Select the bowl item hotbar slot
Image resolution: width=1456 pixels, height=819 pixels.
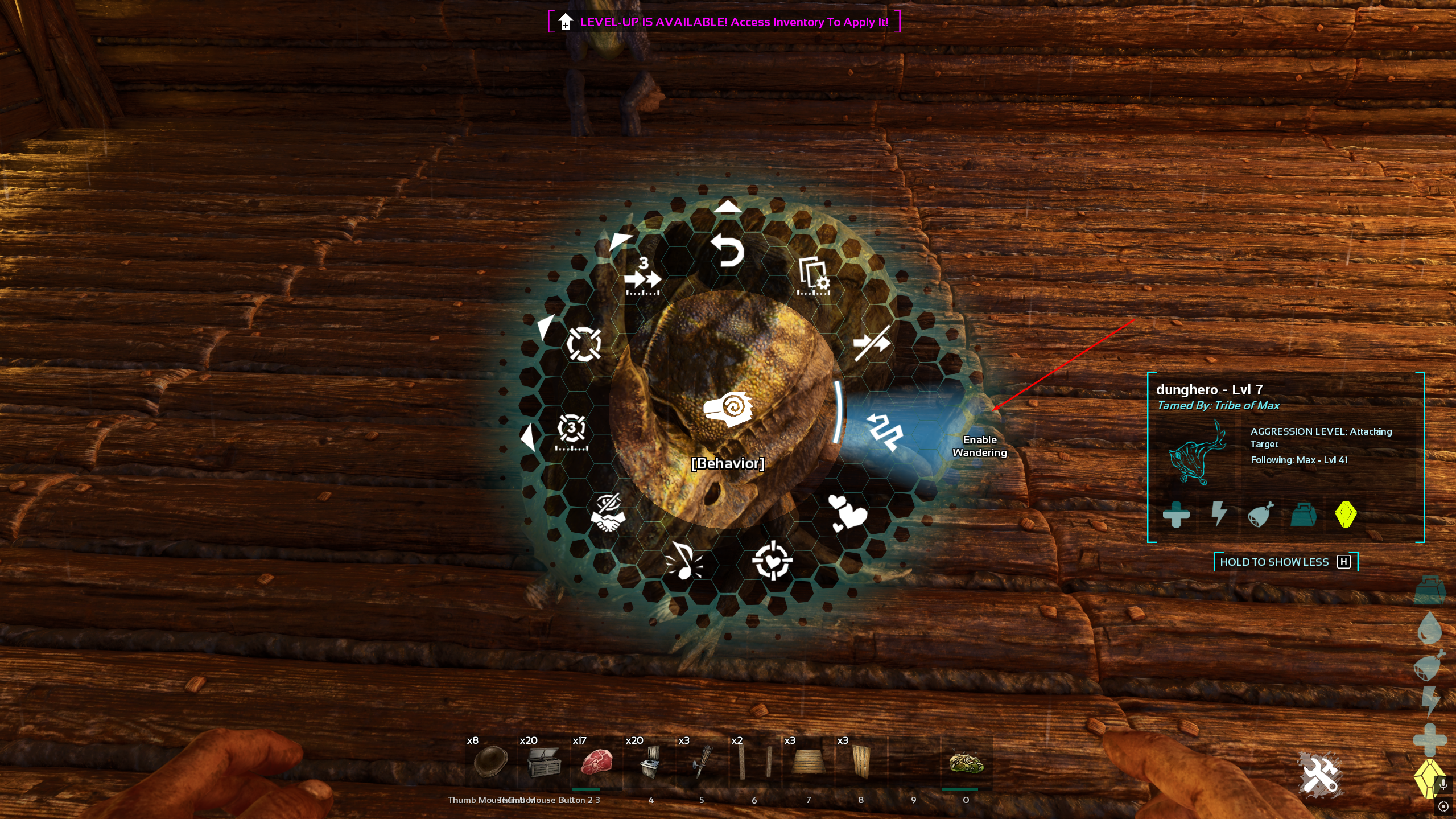click(x=490, y=762)
